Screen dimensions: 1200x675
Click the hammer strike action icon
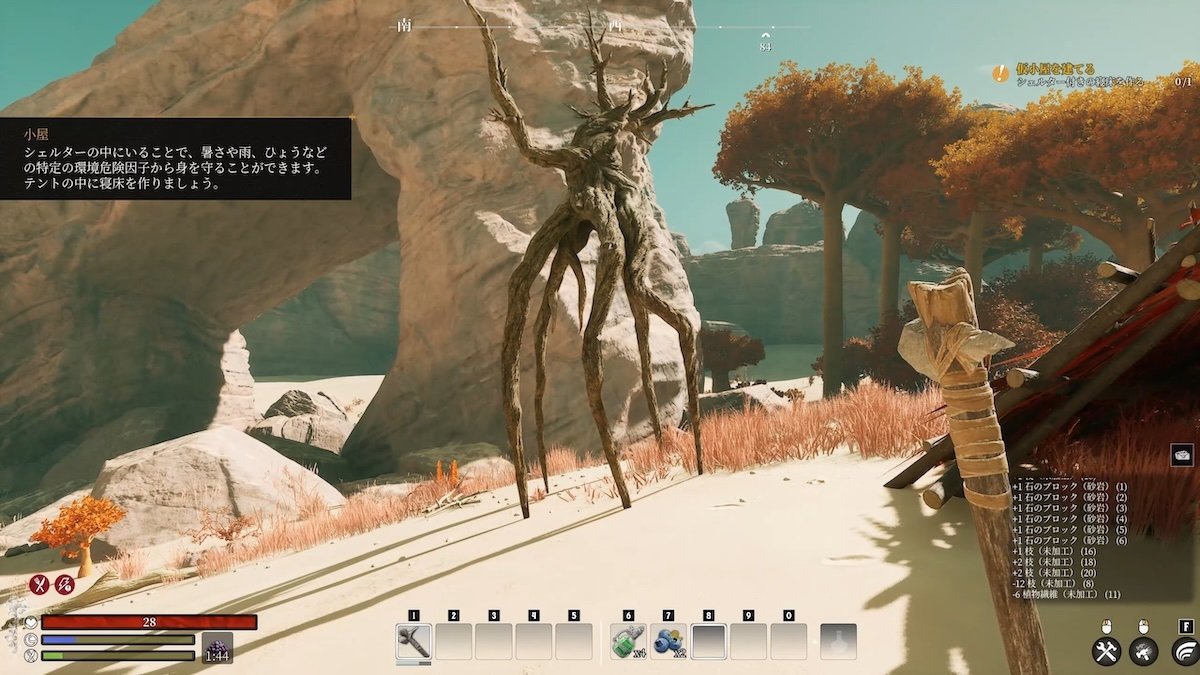click(x=1143, y=651)
